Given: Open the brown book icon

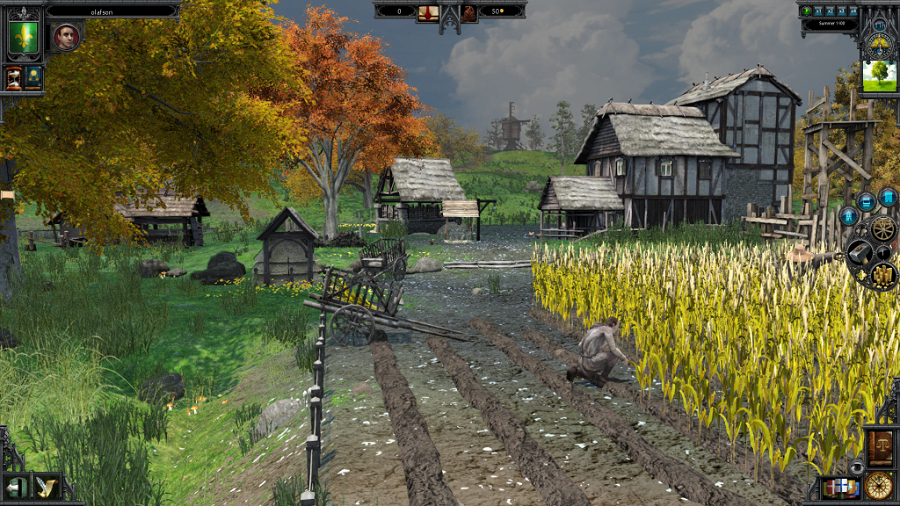Looking at the screenshot, I should click(x=879, y=446).
